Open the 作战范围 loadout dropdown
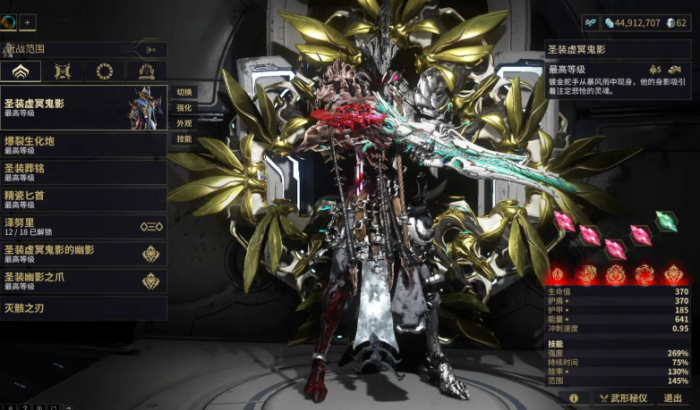The height and width of the screenshot is (410, 700). (x=80, y=47)
